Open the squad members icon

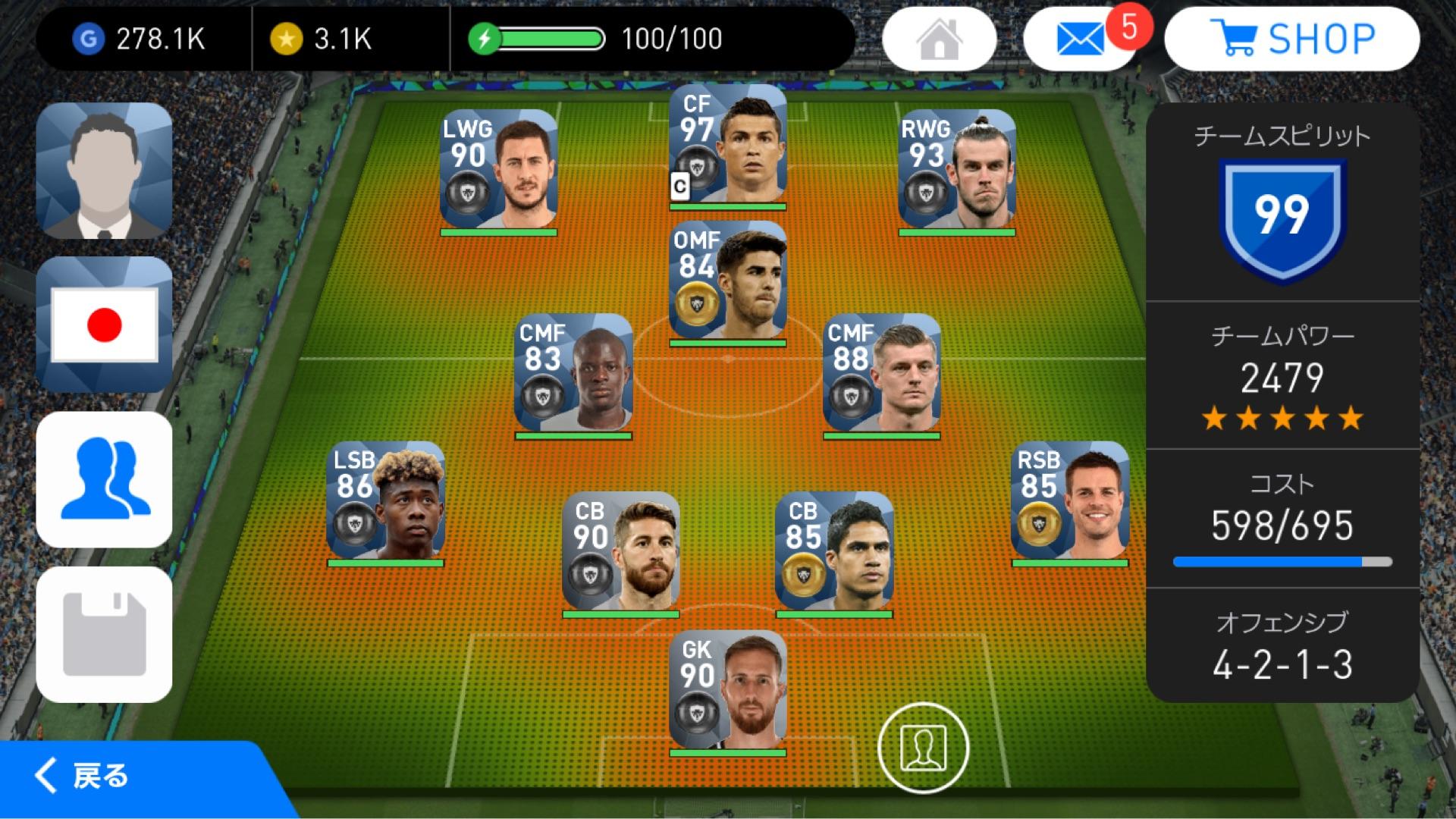click(x=105, y=479)
